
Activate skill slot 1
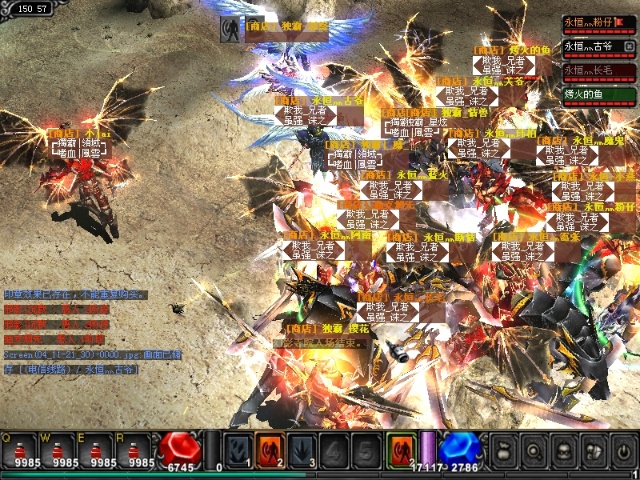(237, 449)
